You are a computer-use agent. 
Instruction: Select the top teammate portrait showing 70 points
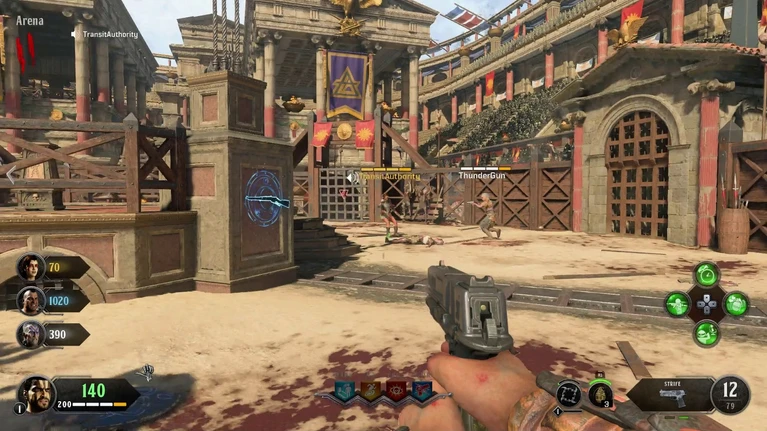[x=31, y=267]
